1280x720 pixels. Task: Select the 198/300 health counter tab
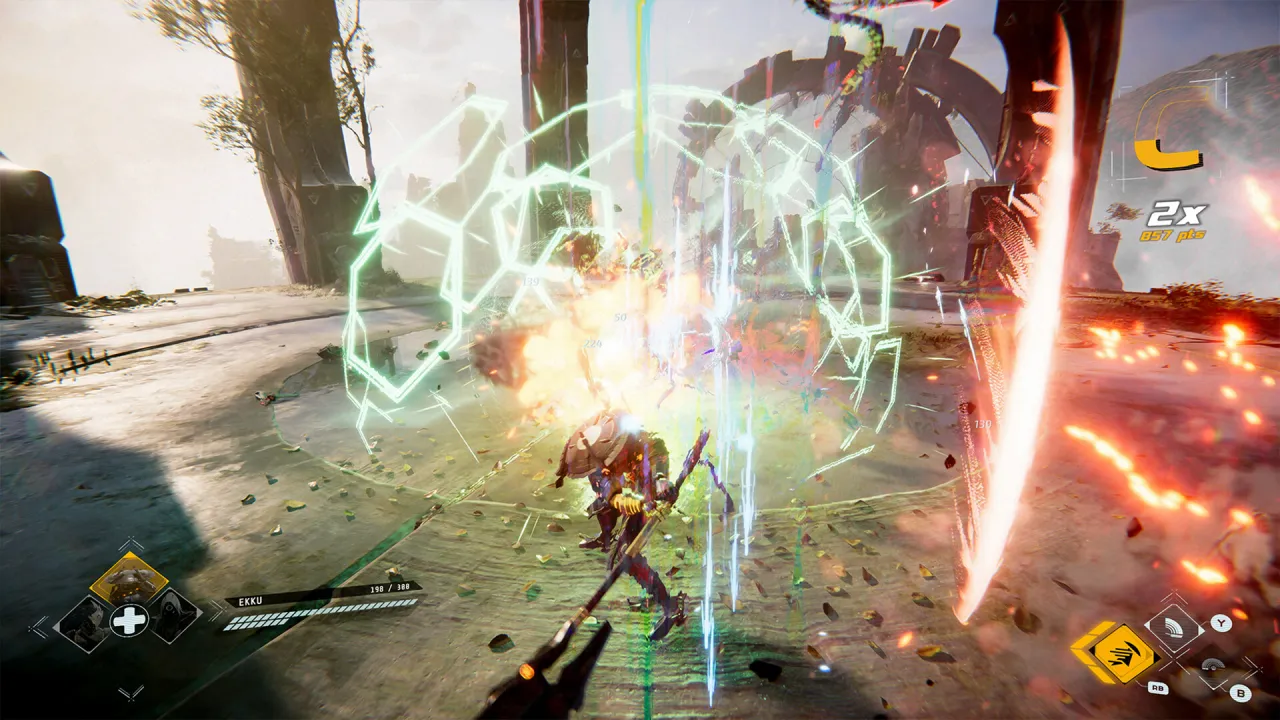pos(389,587)
